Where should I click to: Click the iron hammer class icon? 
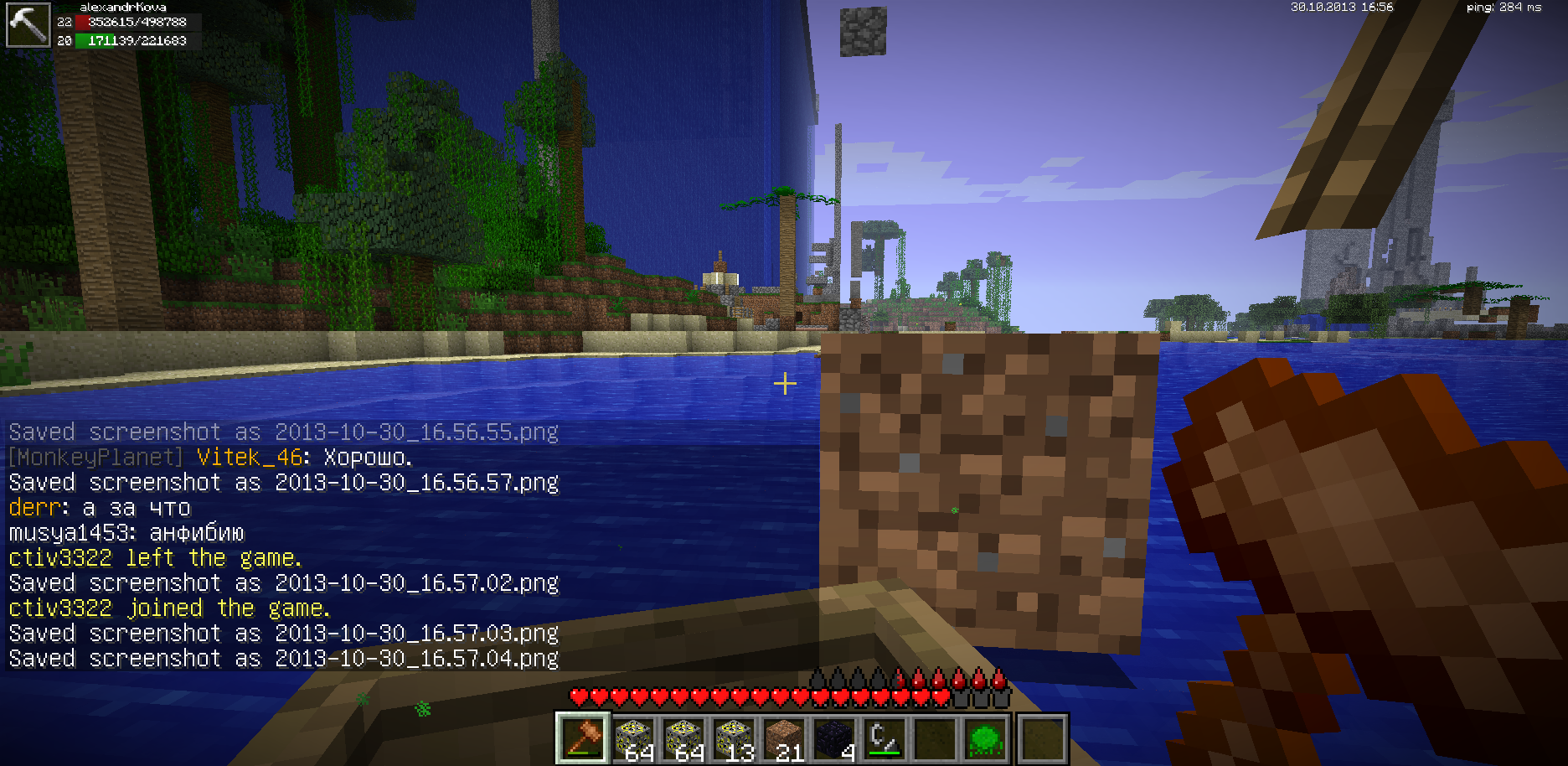coord(28,25)
